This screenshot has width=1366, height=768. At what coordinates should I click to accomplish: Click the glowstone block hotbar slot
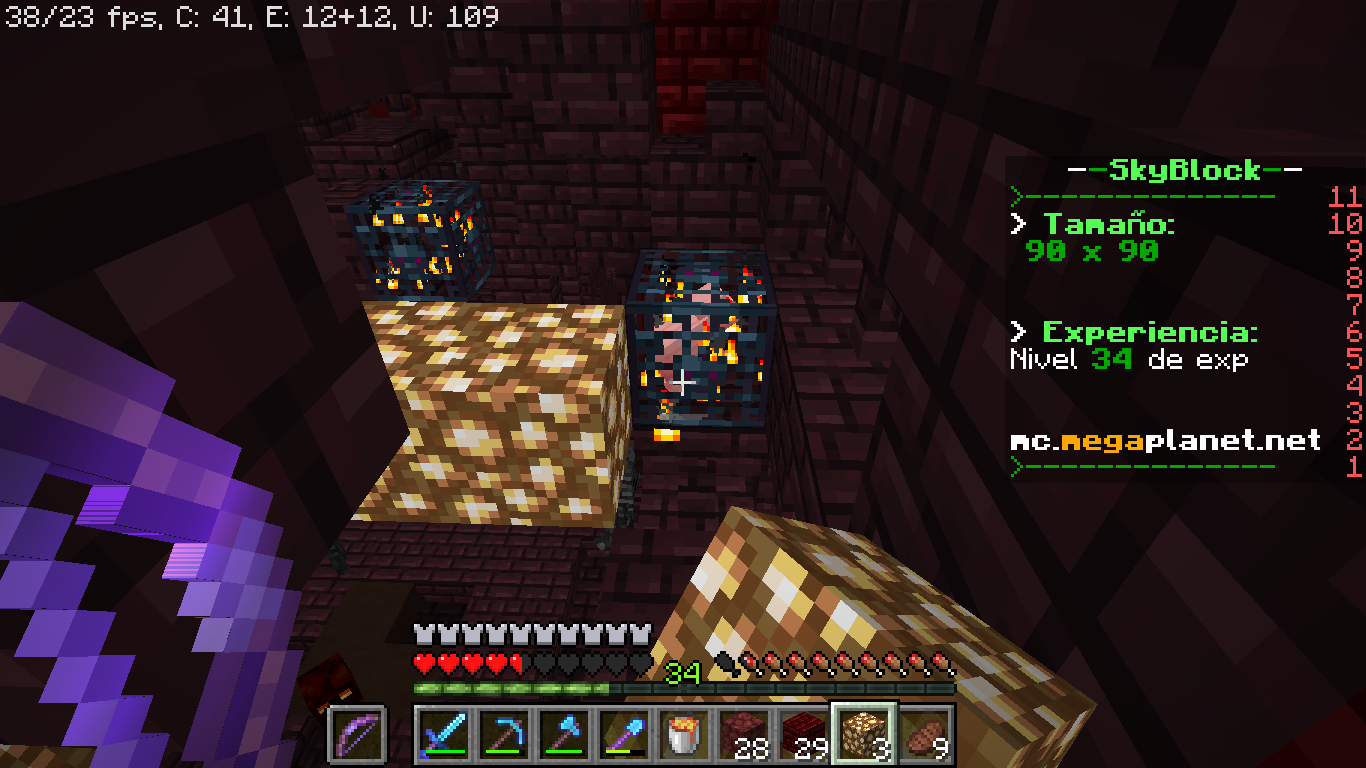point(864,734)
